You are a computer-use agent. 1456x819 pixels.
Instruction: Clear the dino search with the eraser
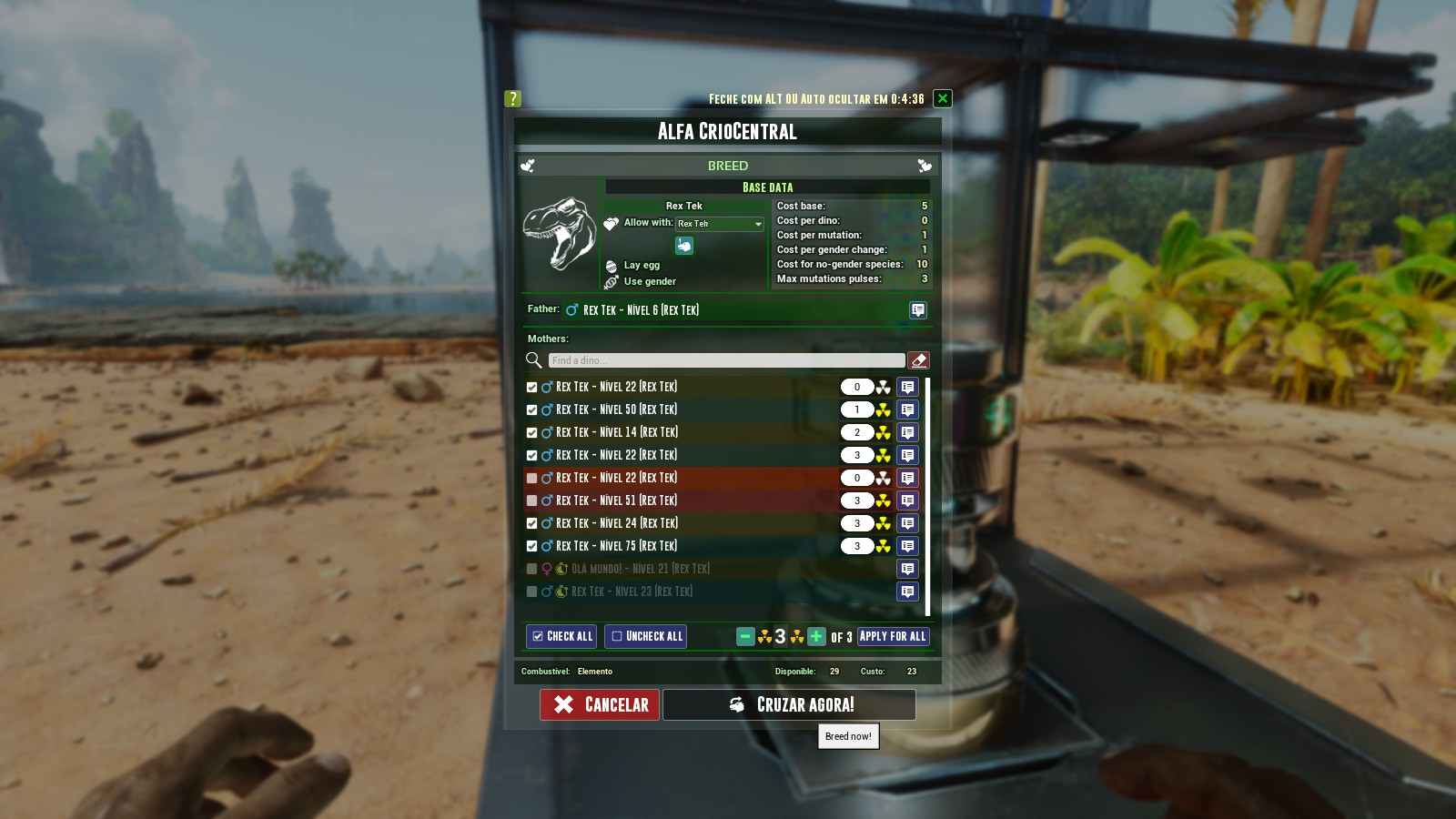tap(919, 360)
